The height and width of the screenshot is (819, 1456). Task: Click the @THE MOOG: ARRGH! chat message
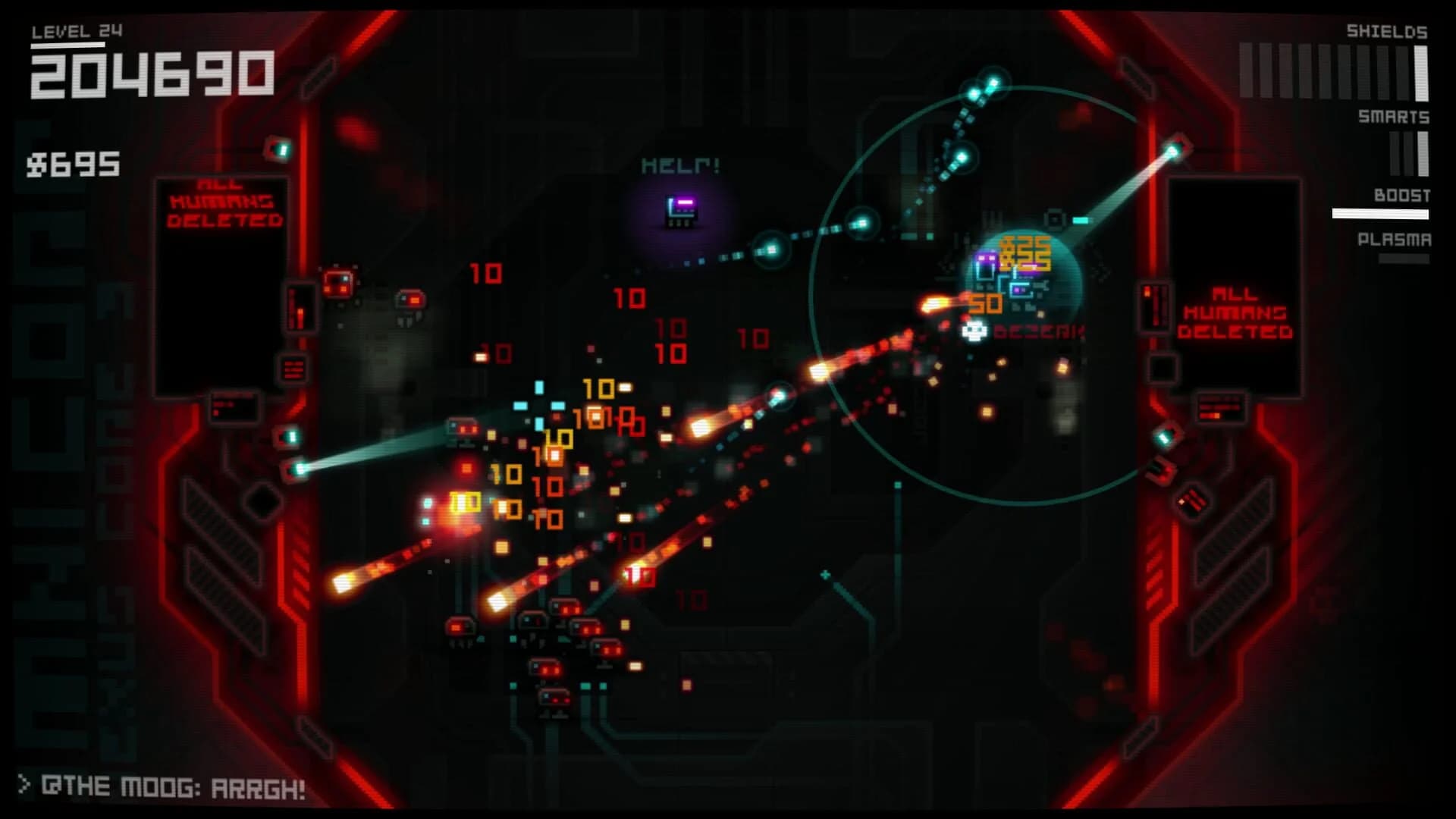163,787
